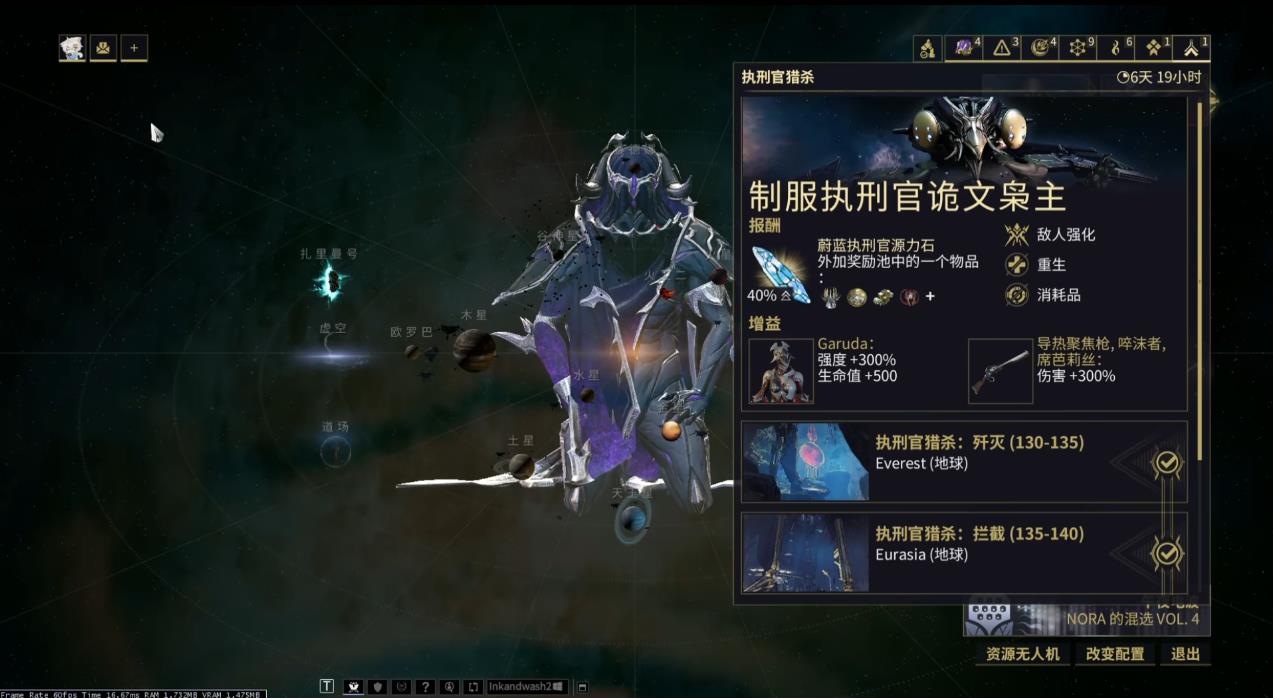Open the first tab left of the purple crystal
1273x698 pixels.
point(928,48)
